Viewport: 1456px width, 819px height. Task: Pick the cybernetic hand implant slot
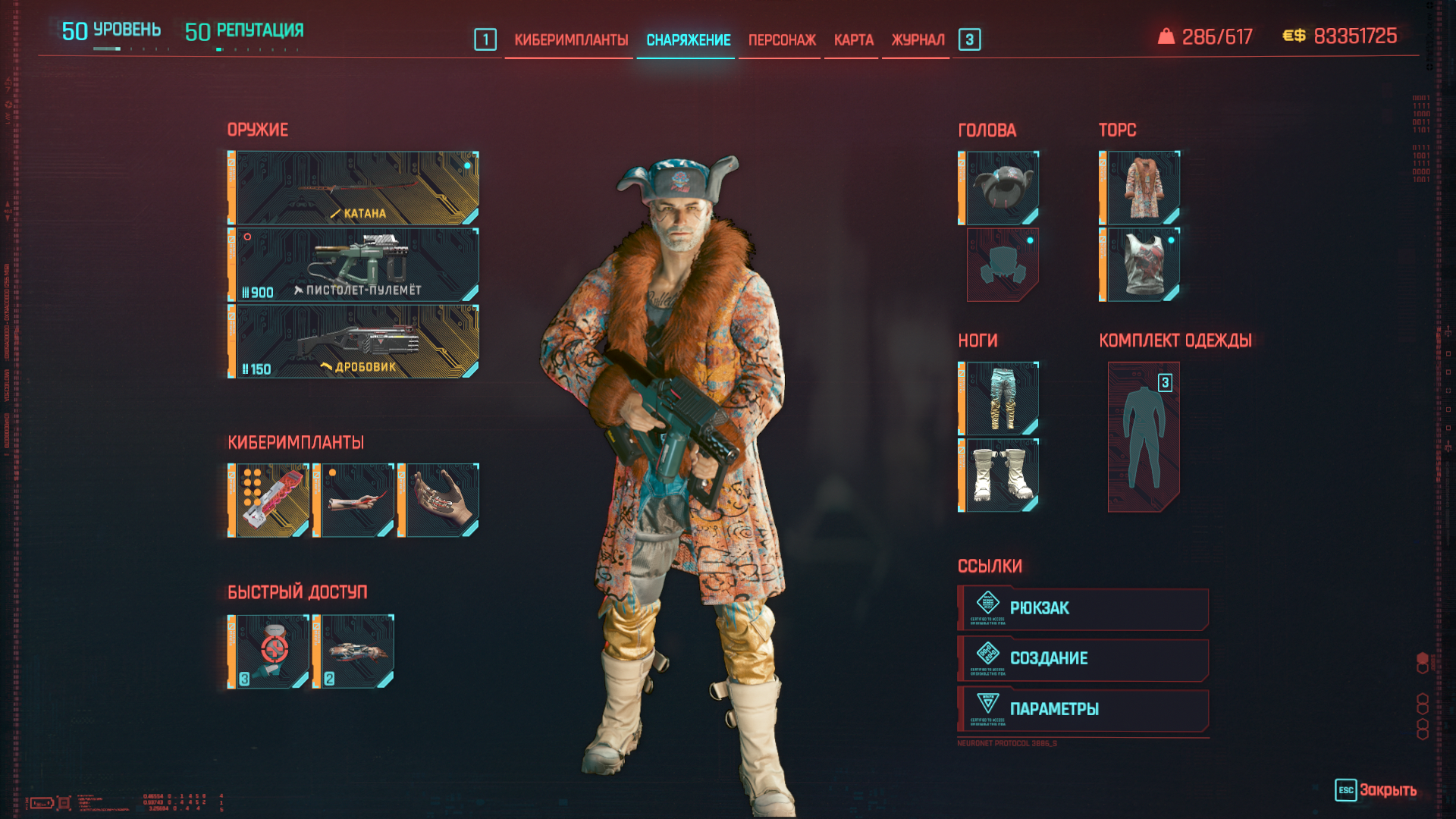(x=439, y=500)
